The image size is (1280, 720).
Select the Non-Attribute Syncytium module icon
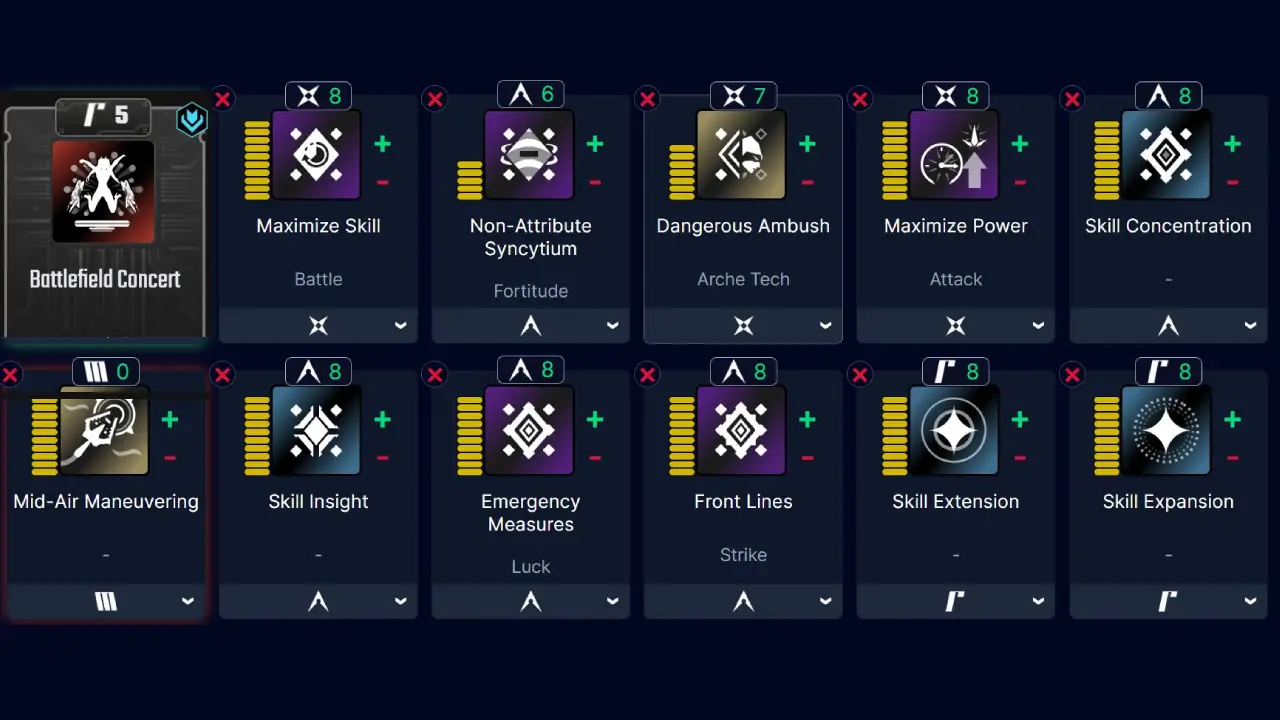pos(530,155)
